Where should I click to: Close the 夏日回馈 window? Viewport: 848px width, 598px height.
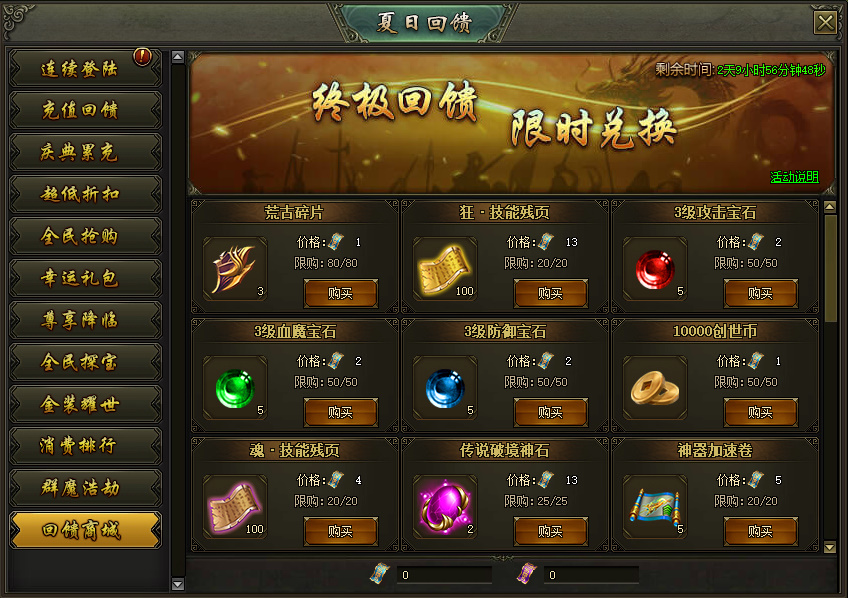825,23
